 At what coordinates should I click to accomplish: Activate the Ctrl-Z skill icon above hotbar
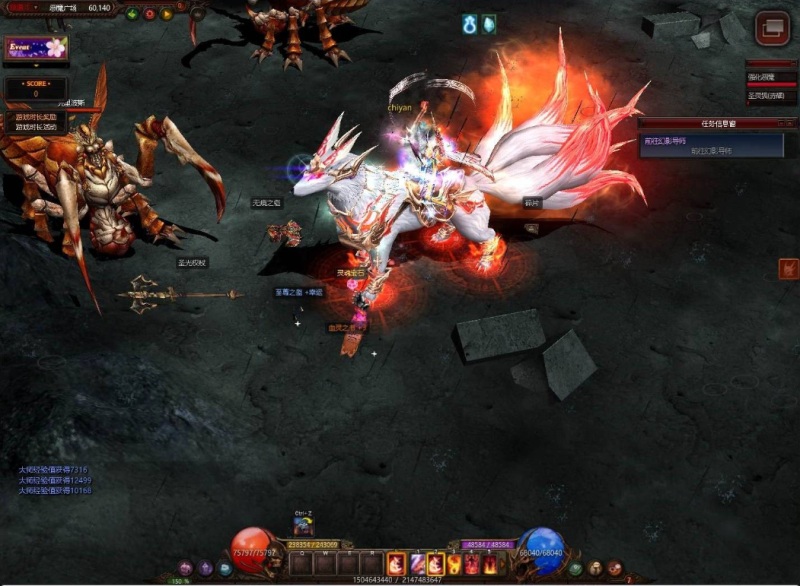[x=303, y=527]
